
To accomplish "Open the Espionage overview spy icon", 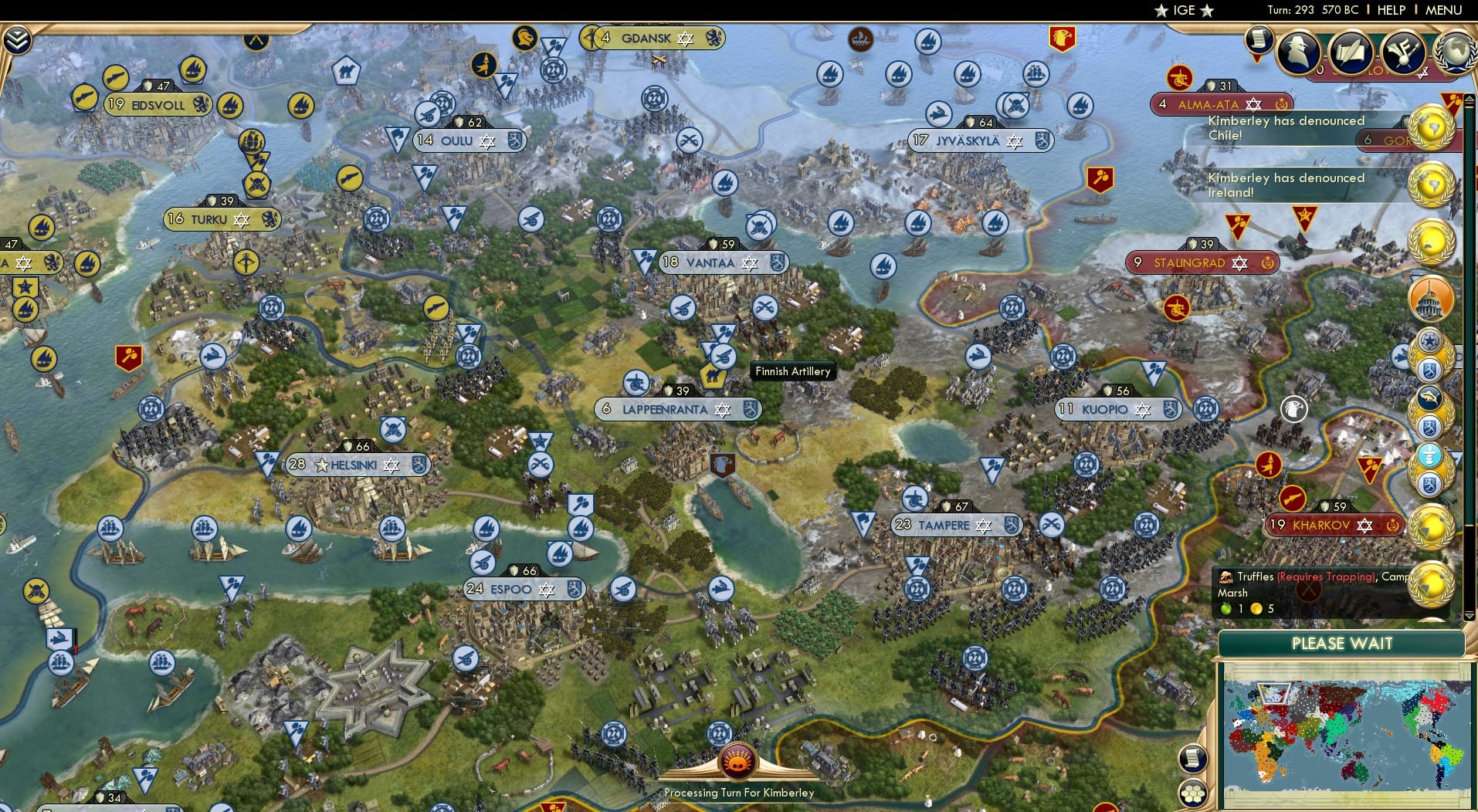I will click(1297, 54).
